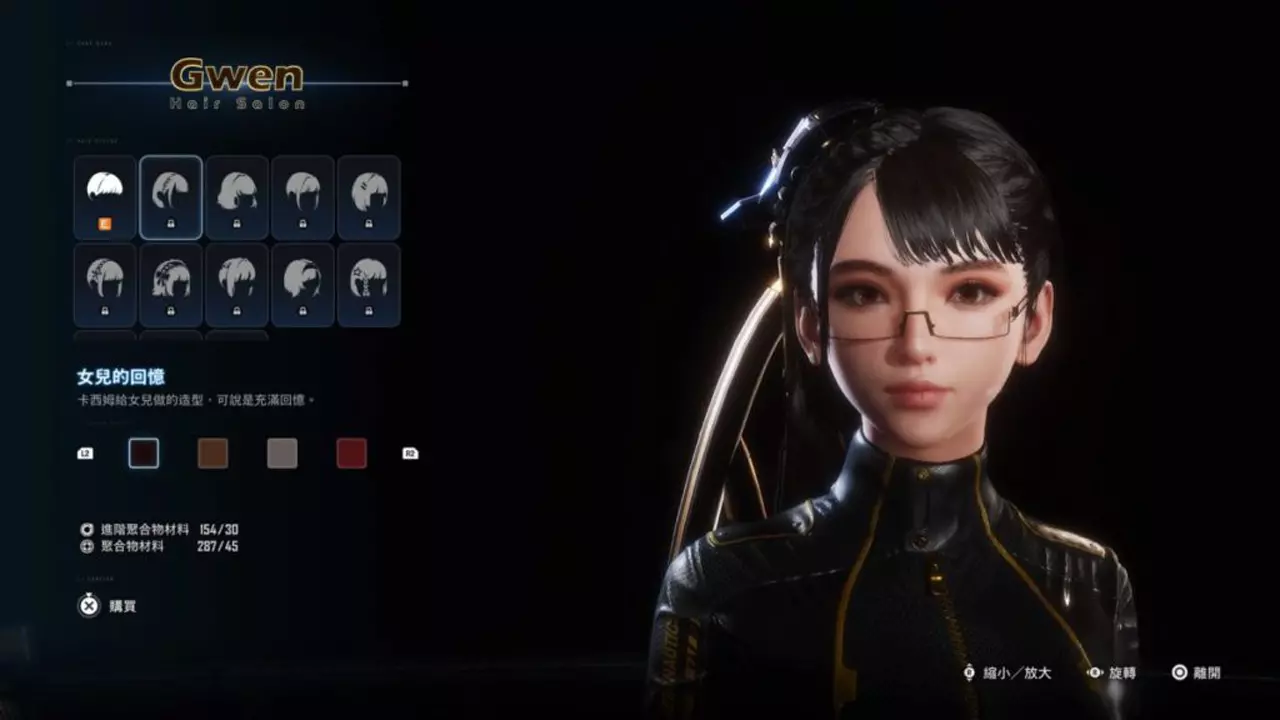Choose the gray hair color swatch
Image resolution: width=1280 pixels, height=720 pixels.
pyautogui.click(x=282, y=452)
